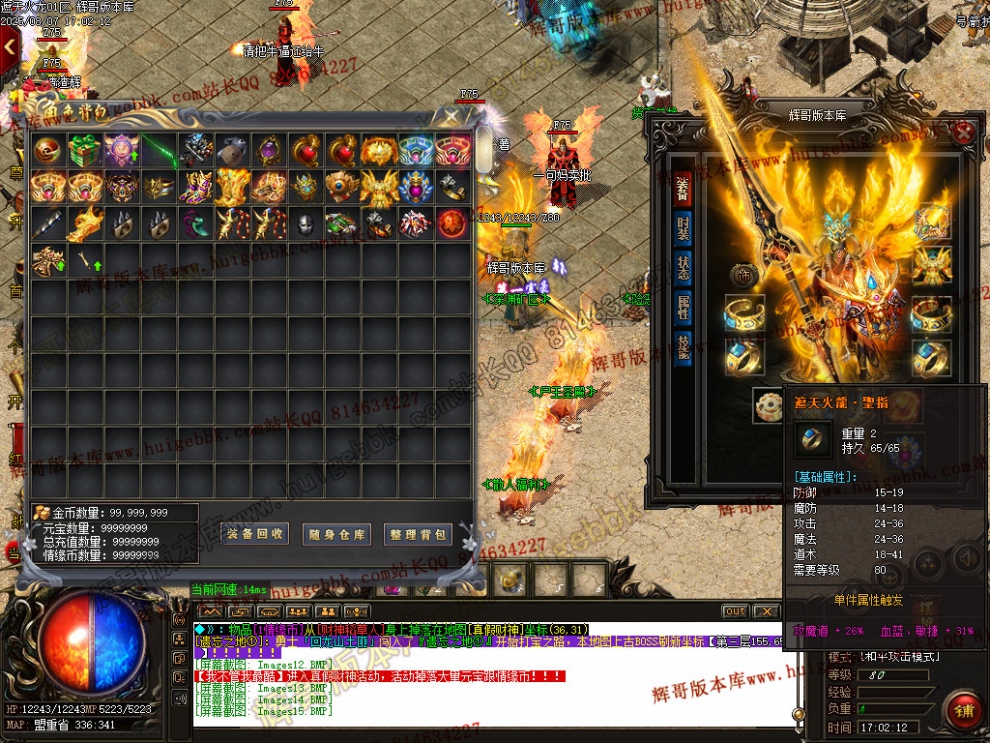Sort the bag with 整理背包
The width and height of the screenshot is (990, 743).
point(417,534)
